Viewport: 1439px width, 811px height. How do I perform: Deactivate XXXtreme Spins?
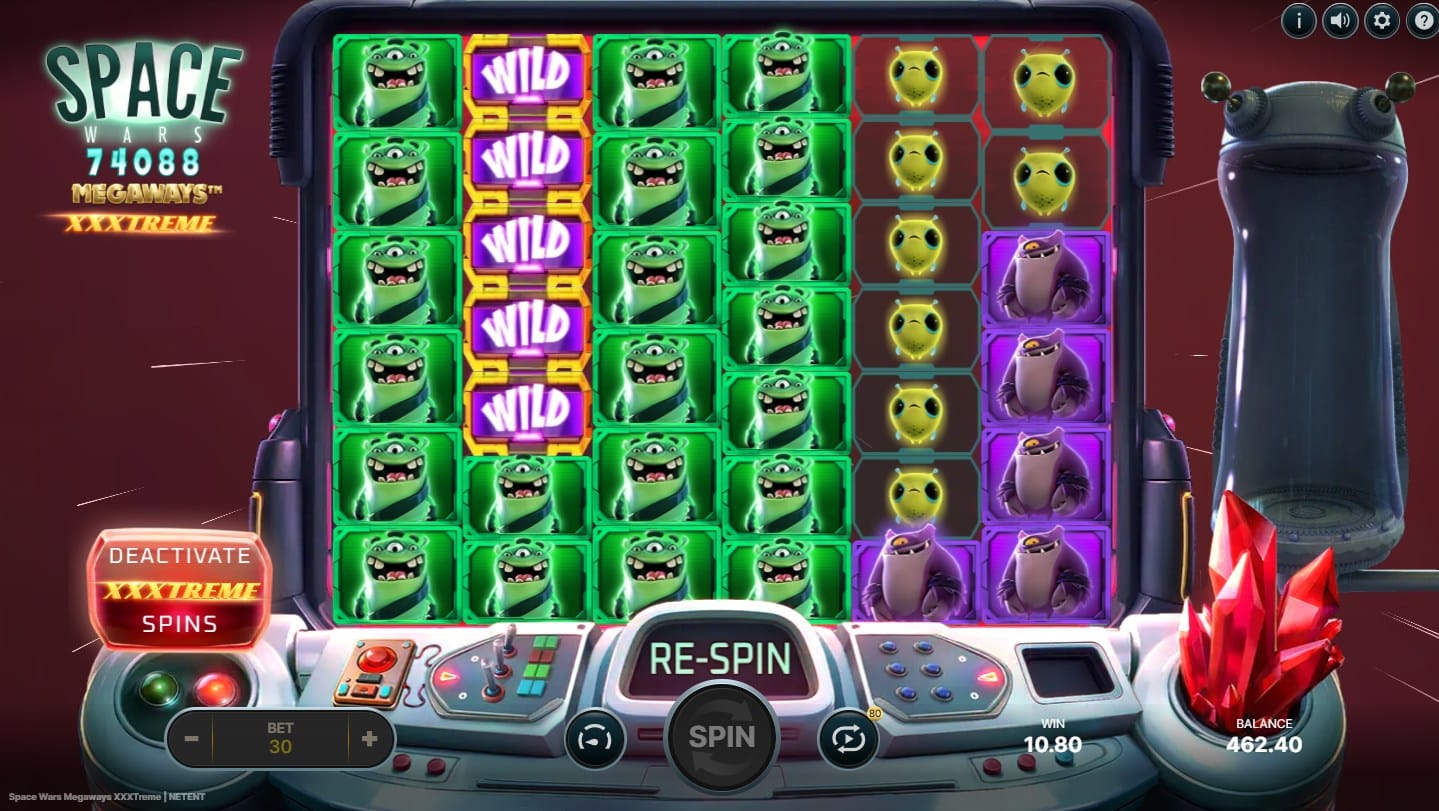179,589
